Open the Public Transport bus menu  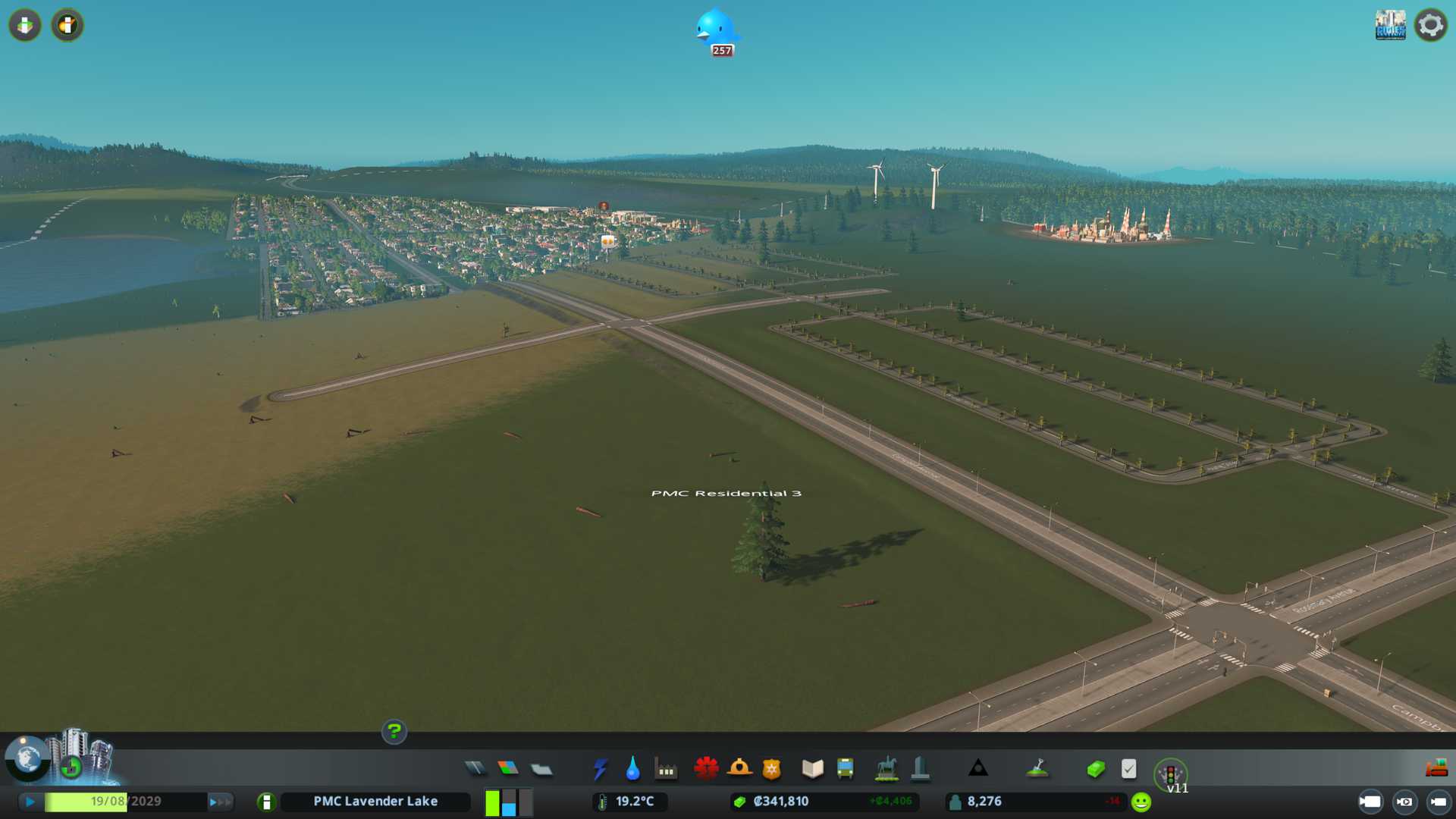846,769
